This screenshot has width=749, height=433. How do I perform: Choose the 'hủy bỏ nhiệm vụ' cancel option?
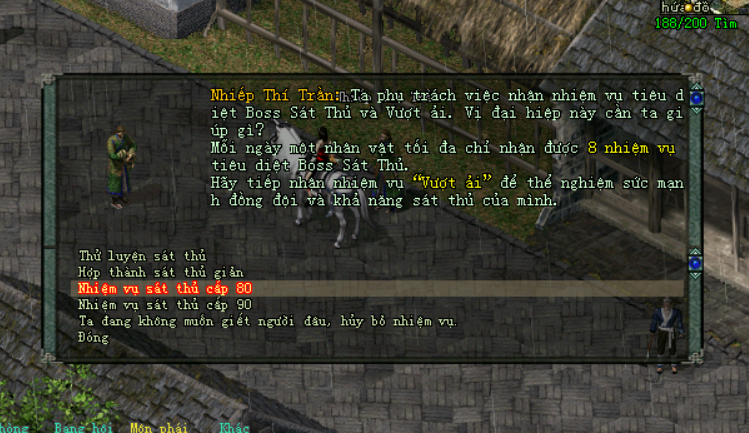click(267, 321)
